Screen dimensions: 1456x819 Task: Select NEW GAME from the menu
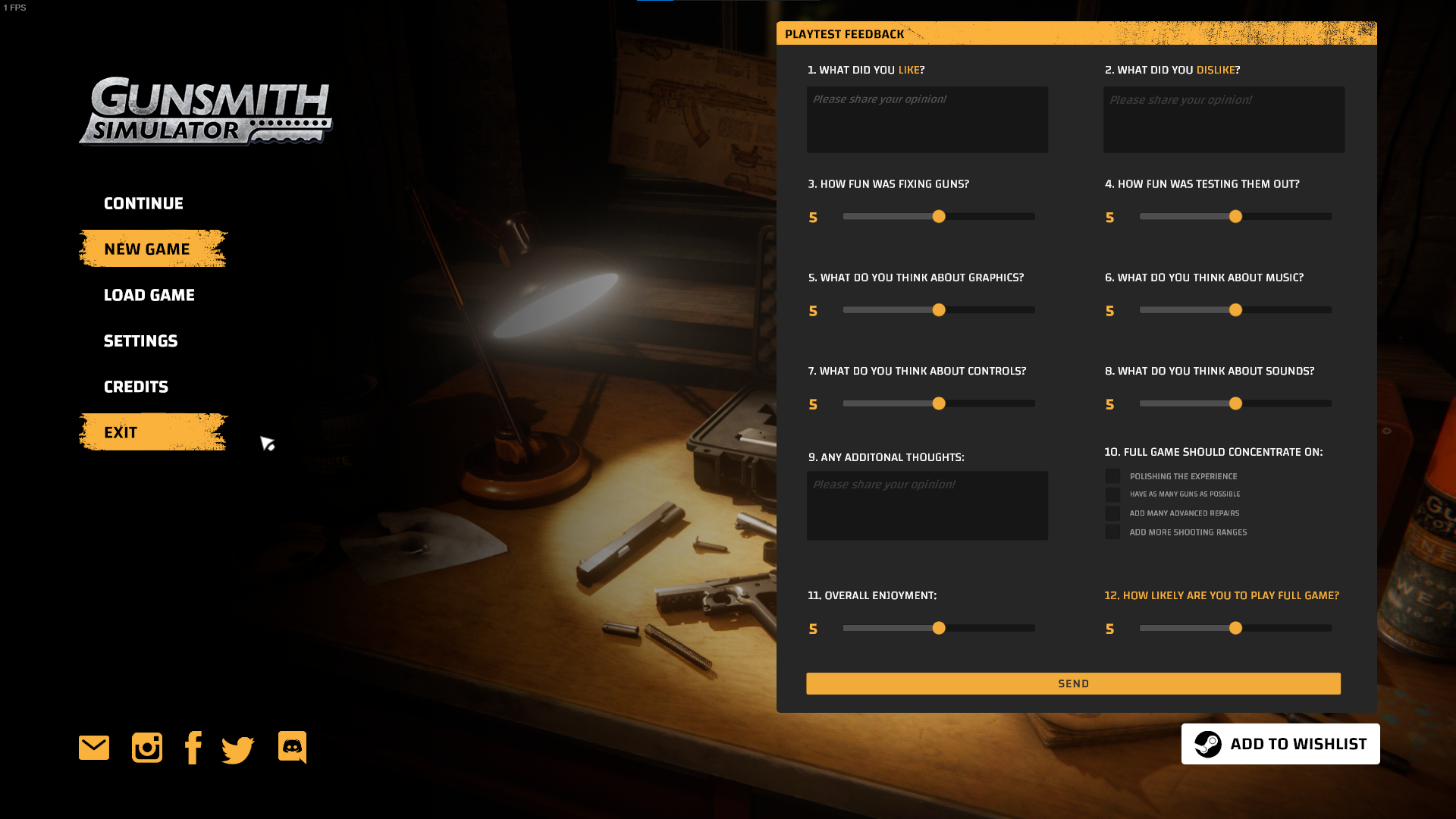click(146, 248)
